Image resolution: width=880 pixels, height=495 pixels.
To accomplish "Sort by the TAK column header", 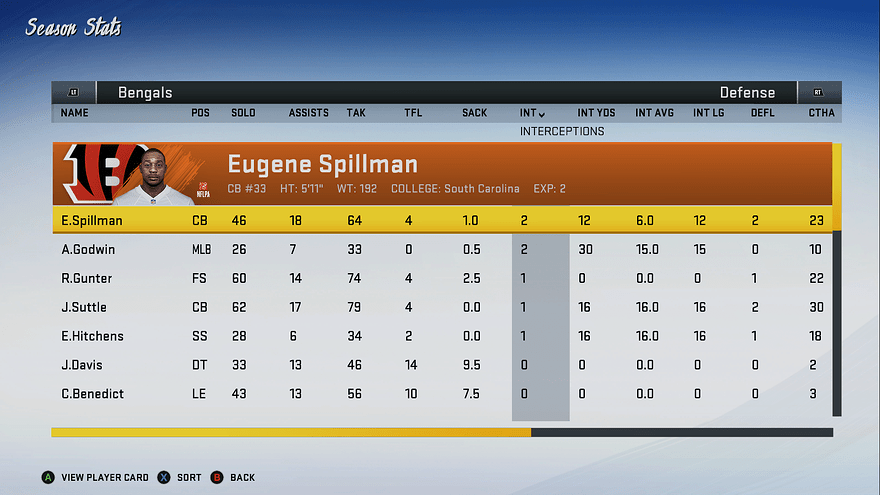I will coord(355,113).
